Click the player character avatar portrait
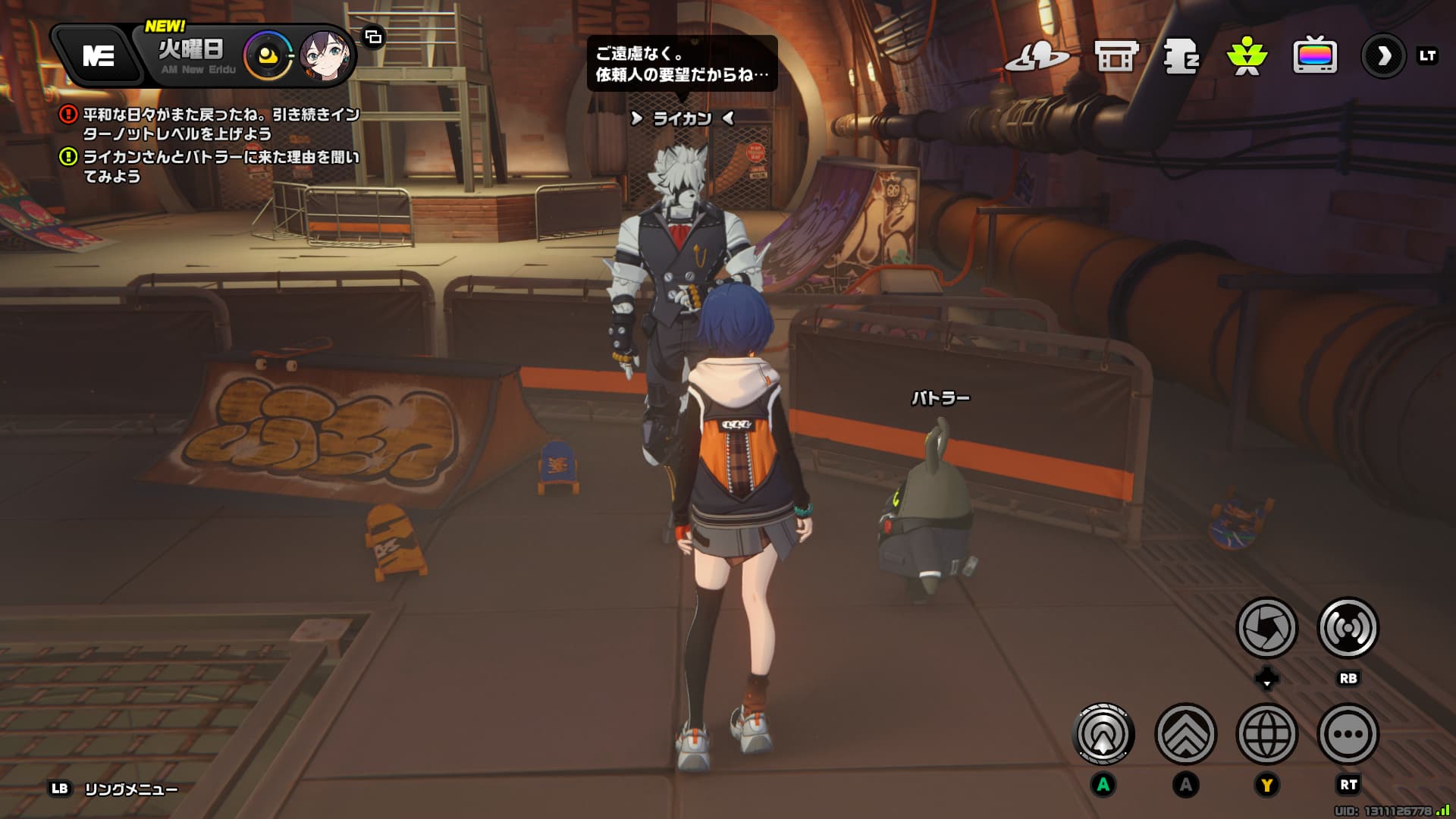This screenshot has height=819, width=1456. point(326,55)
